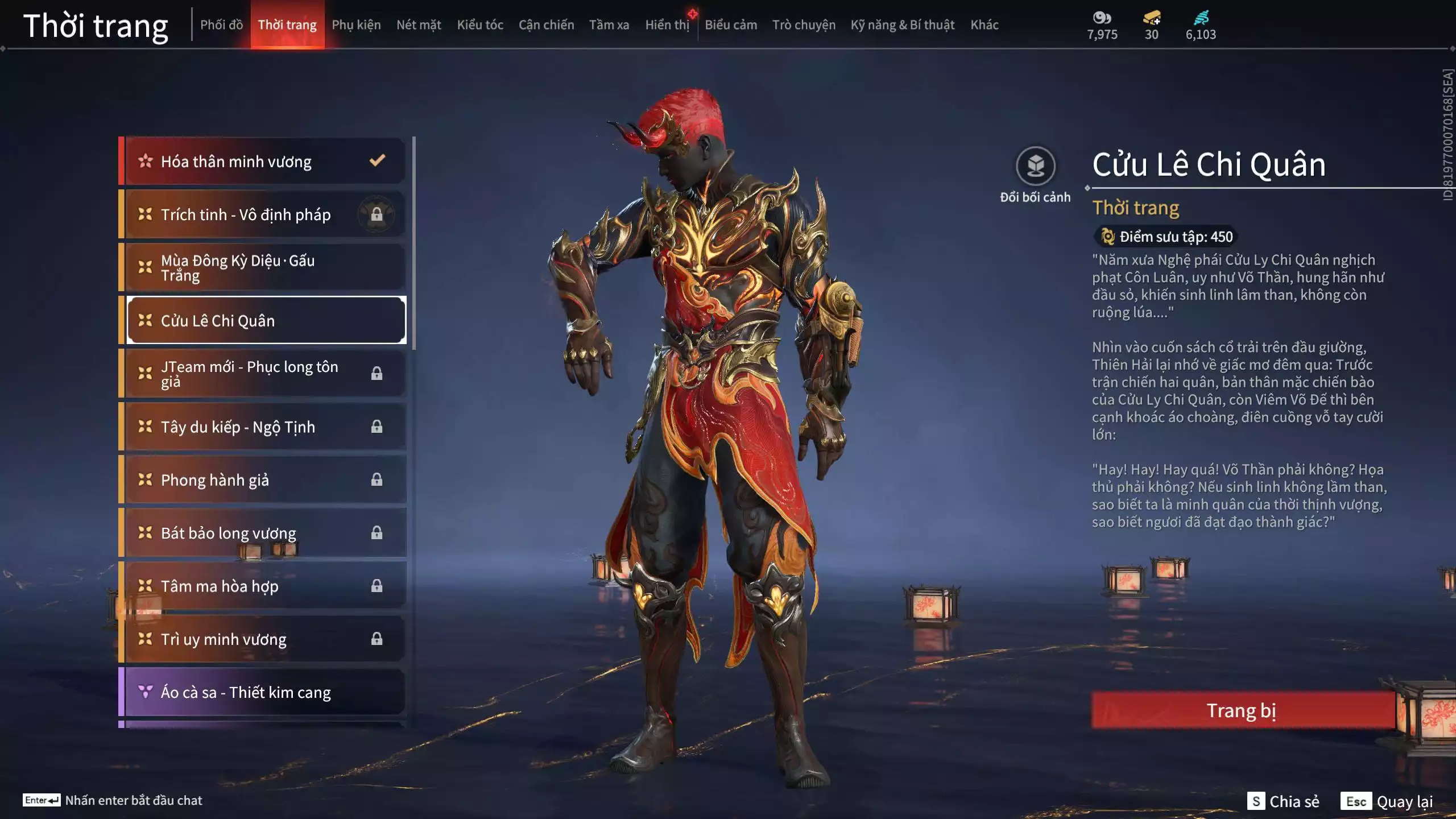Click the lock badge on "Trích tinh - Vô định pháp"
Viewport: 1456px width, 819px height.
[378, 215]
